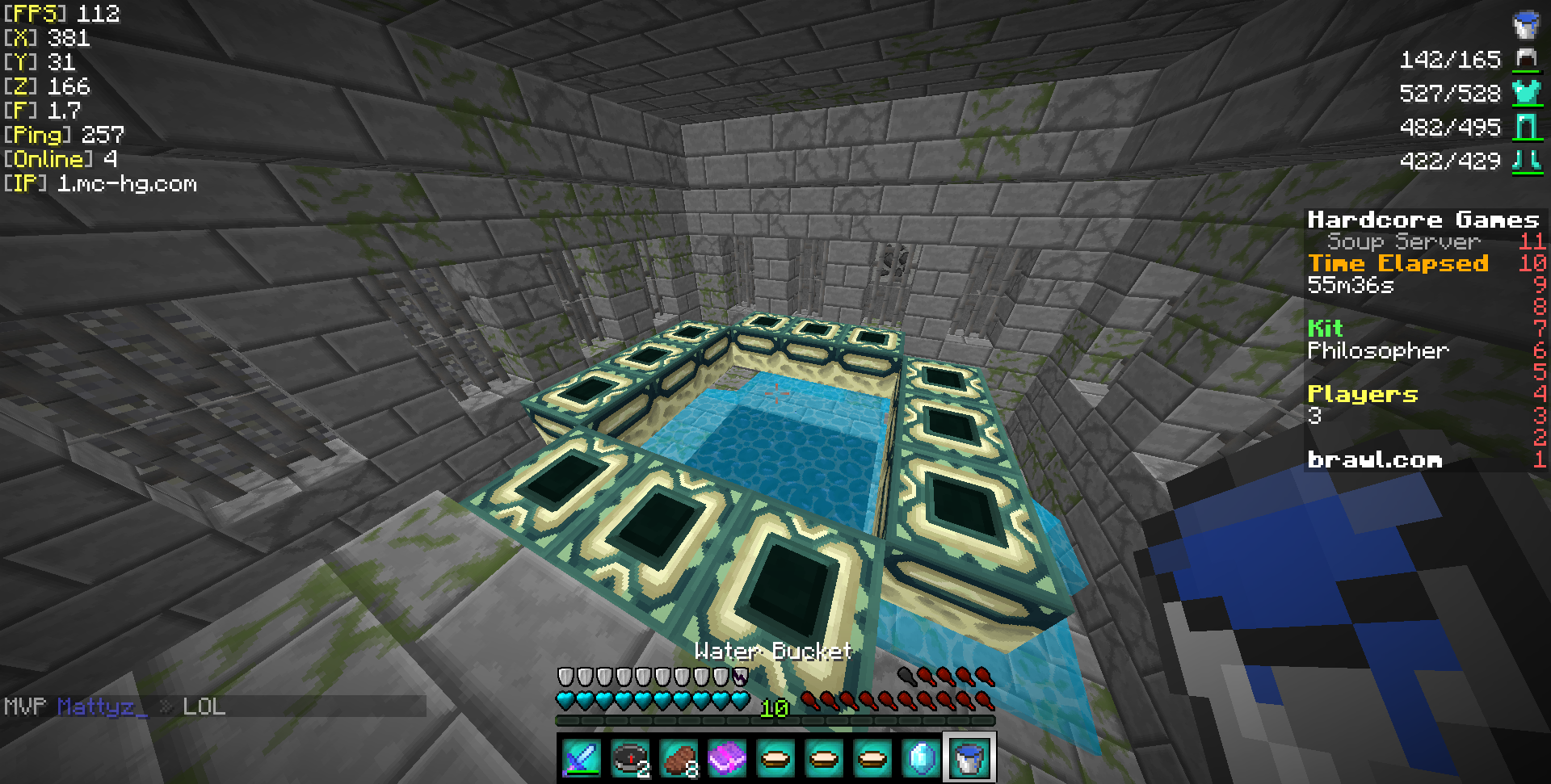Select the water bucket hotbar slot
This screenshot has width=1551, height=784.
pos(969,758)
